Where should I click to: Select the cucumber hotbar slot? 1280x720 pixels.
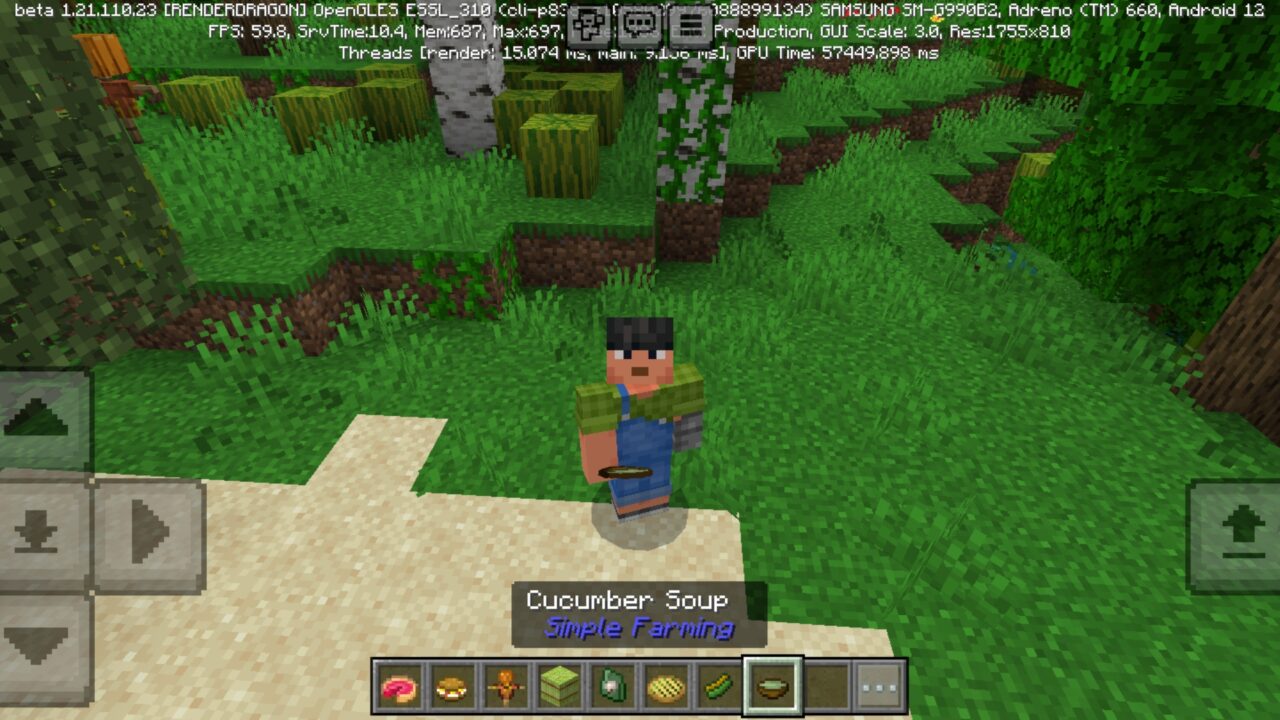(x=719, y=687)
